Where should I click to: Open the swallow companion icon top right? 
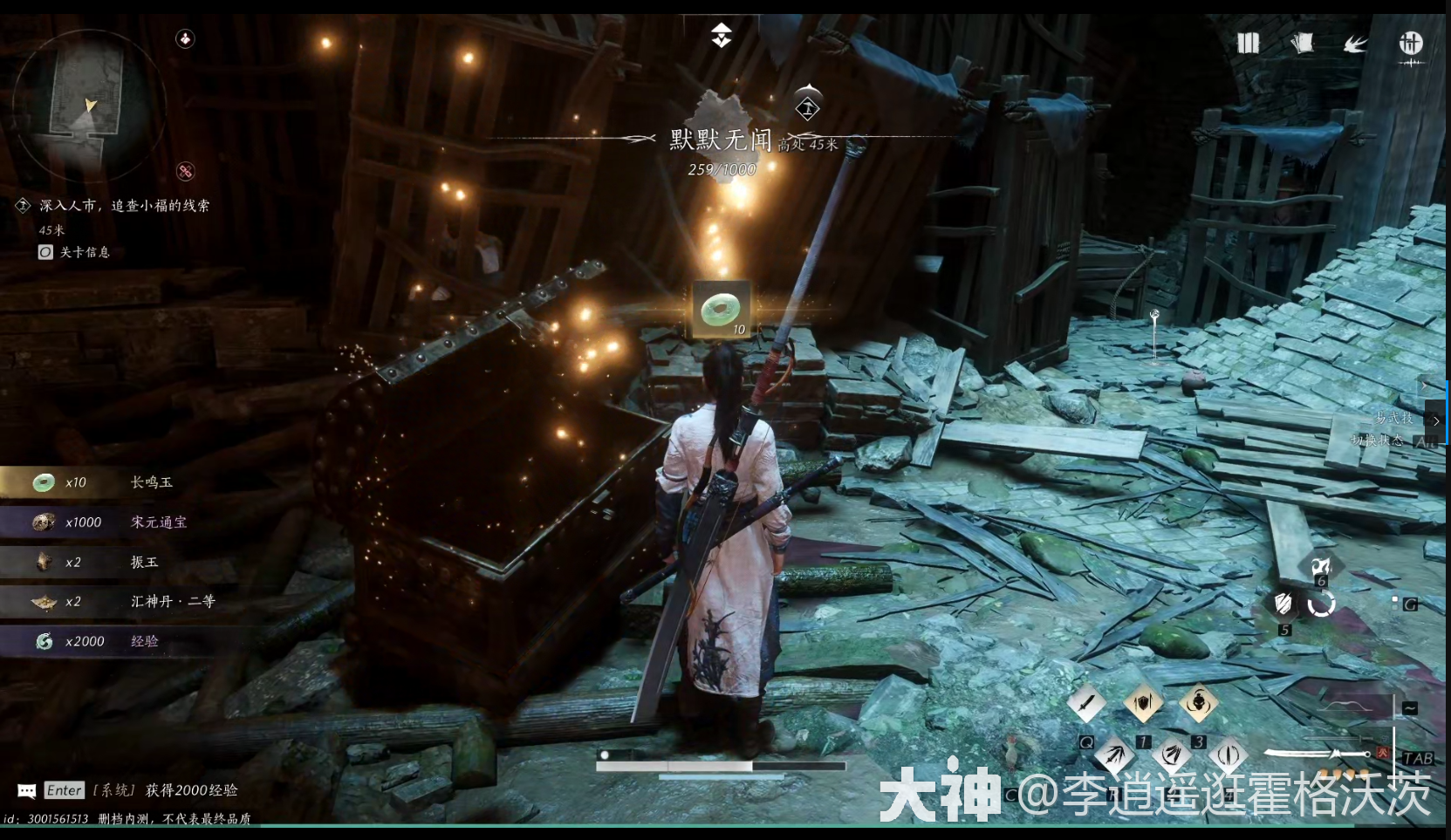[x=1354, y=44]
